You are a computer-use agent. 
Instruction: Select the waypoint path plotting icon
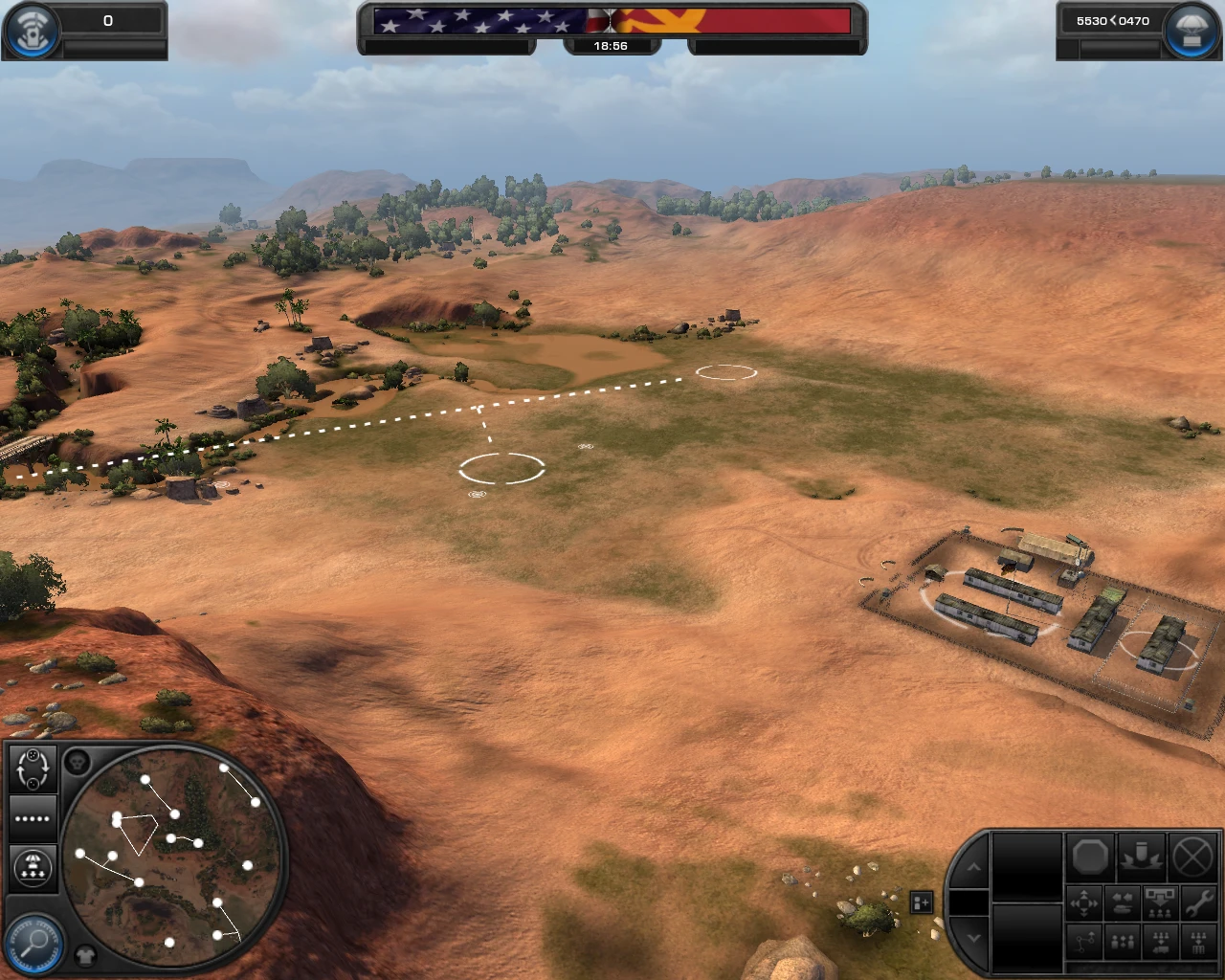[x=1084, y=939]
